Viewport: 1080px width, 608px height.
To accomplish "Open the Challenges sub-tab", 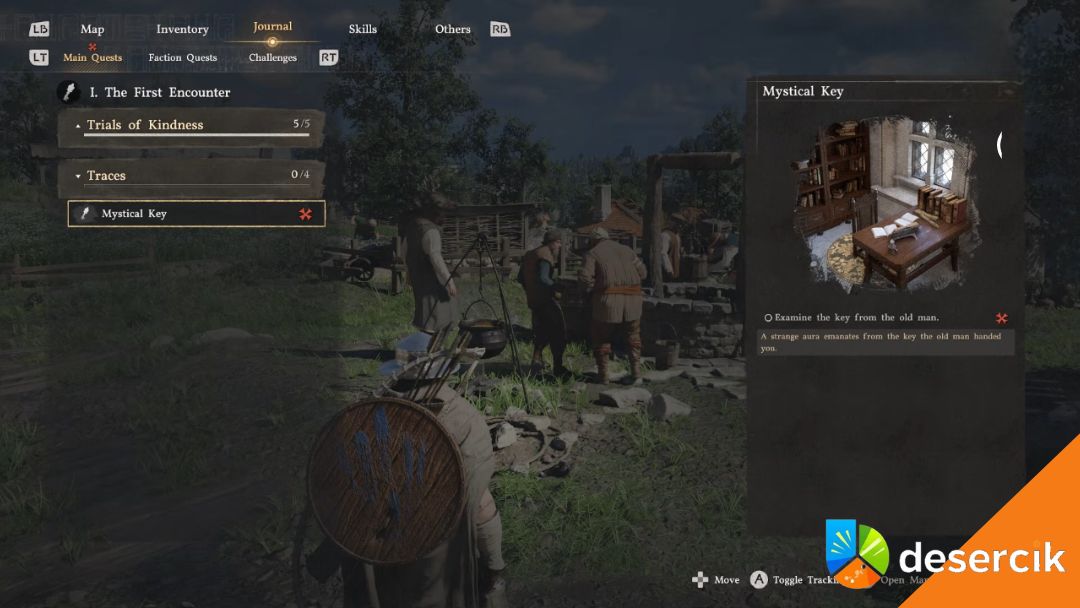I will 273,57.
